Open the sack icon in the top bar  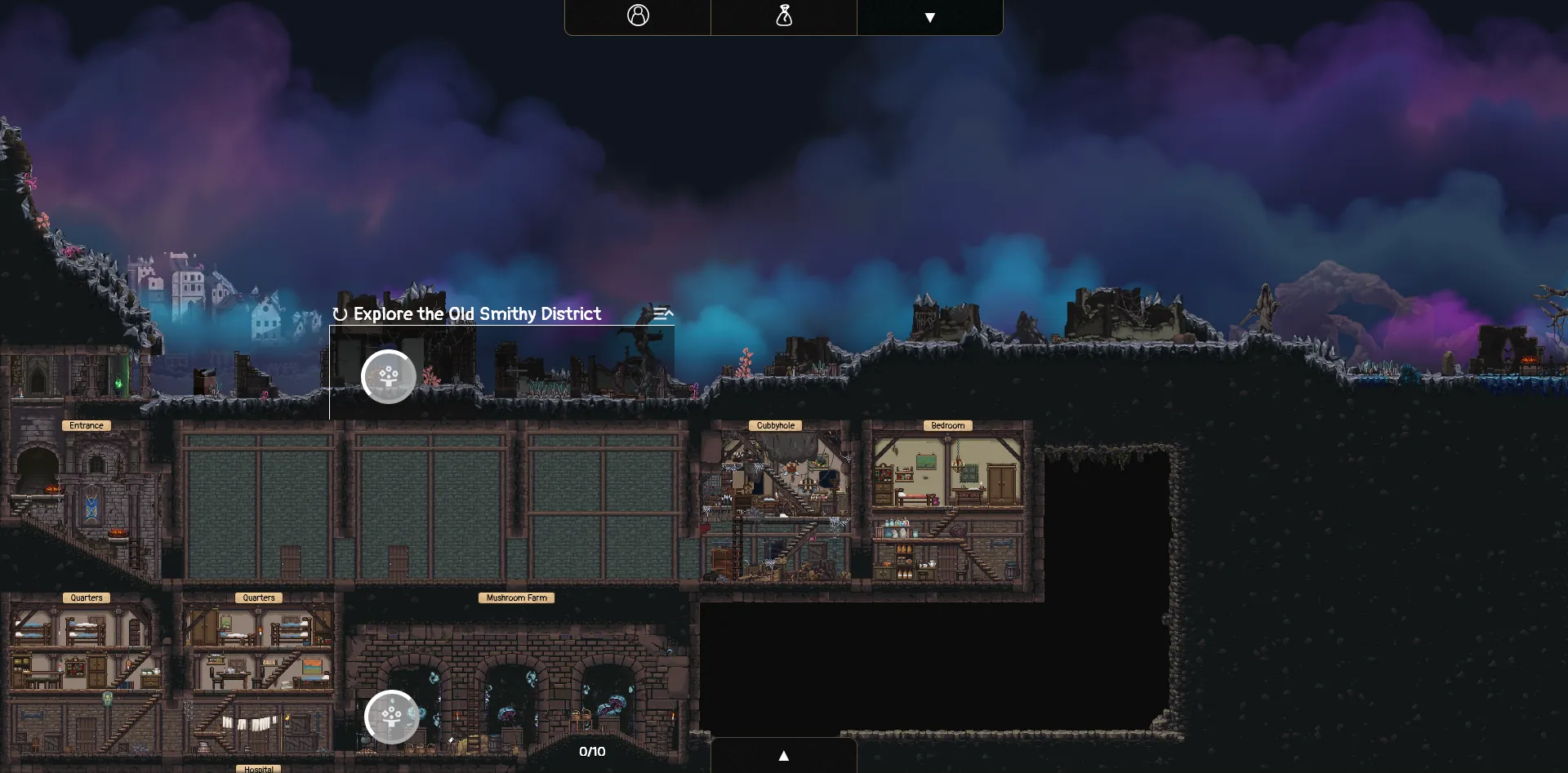coord(784,16)
